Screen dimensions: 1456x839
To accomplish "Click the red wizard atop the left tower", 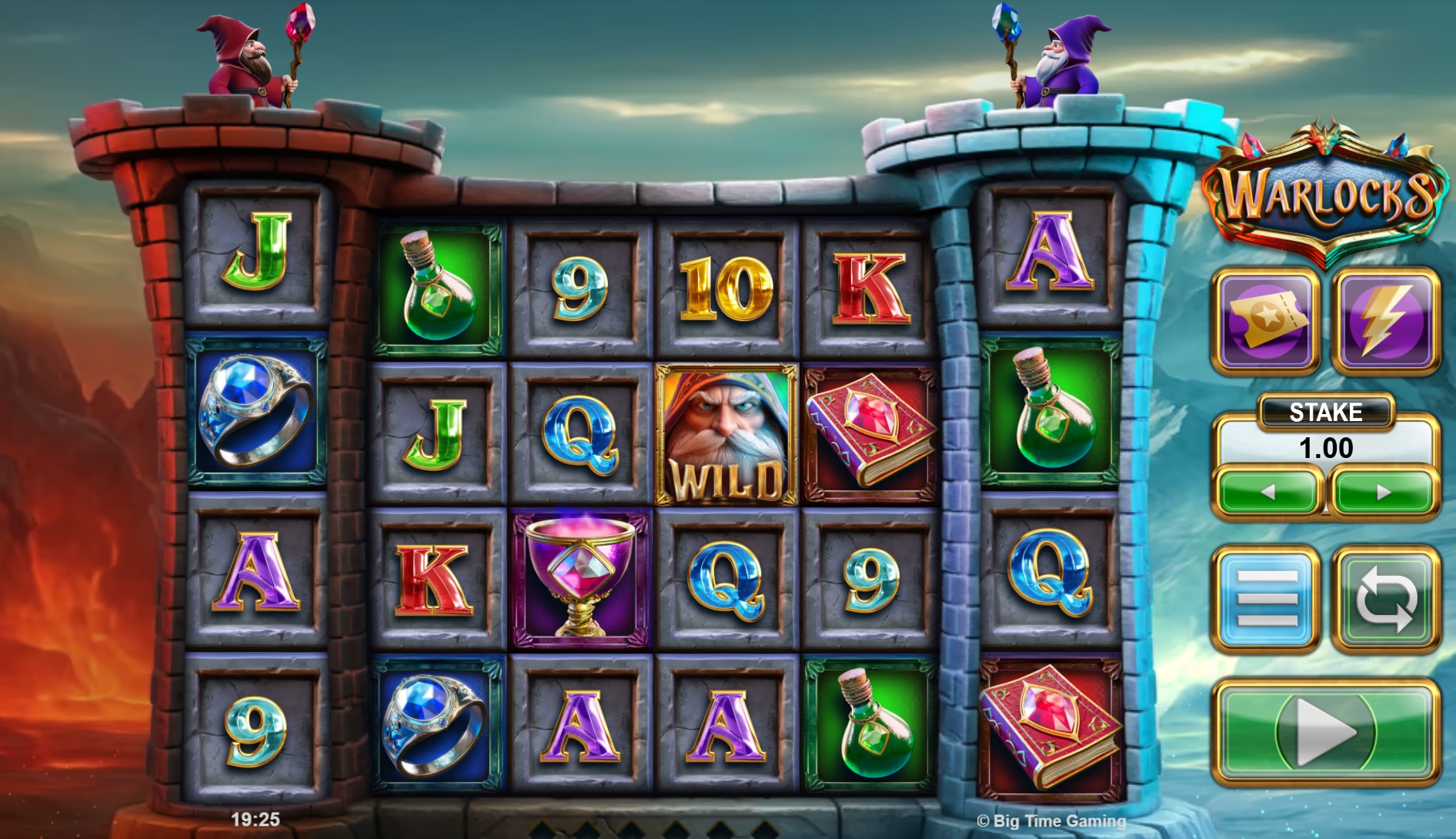I will (246, 58).
